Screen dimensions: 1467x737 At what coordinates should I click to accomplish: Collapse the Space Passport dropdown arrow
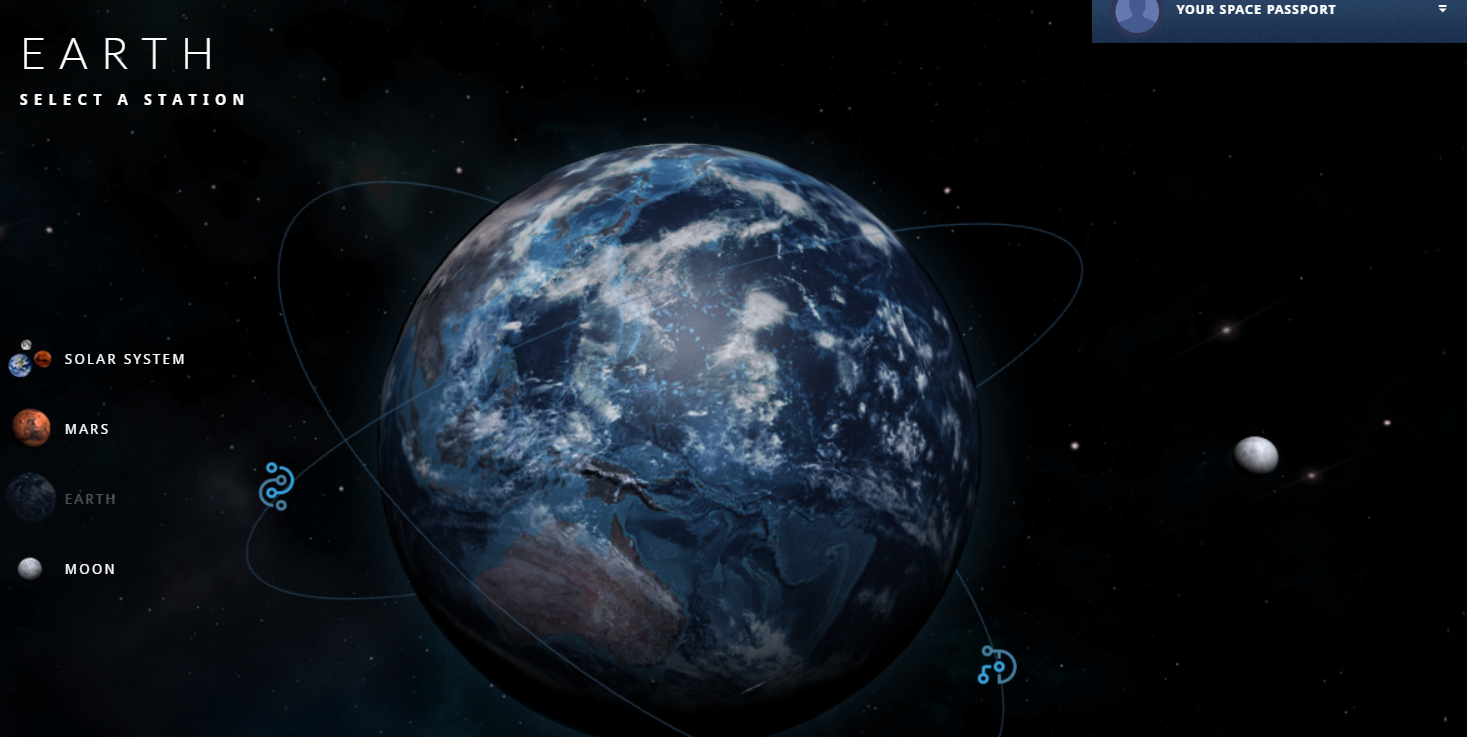[1443, 9]
